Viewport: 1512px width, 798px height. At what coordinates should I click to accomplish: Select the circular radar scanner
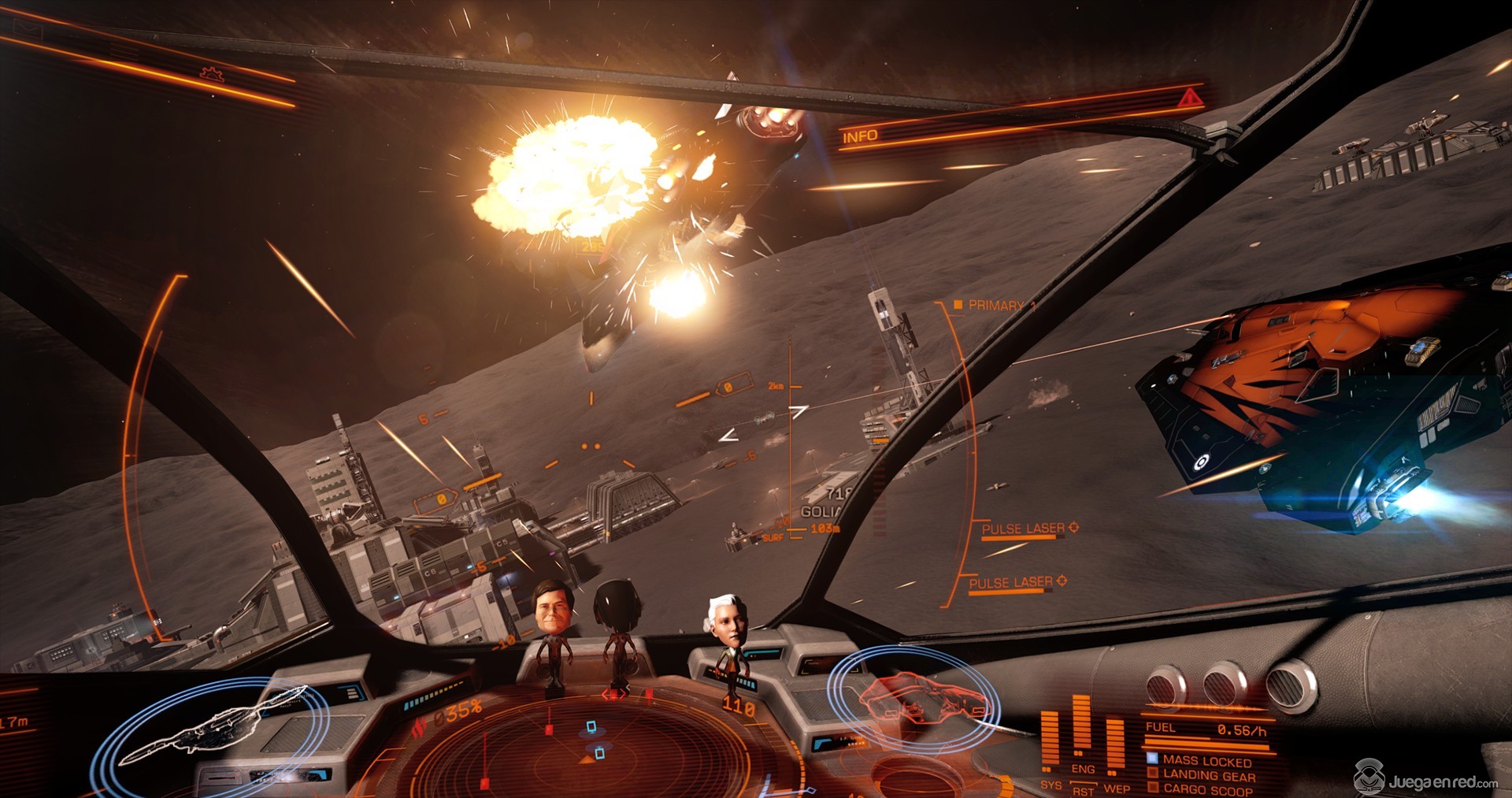[x=587, y=748]
